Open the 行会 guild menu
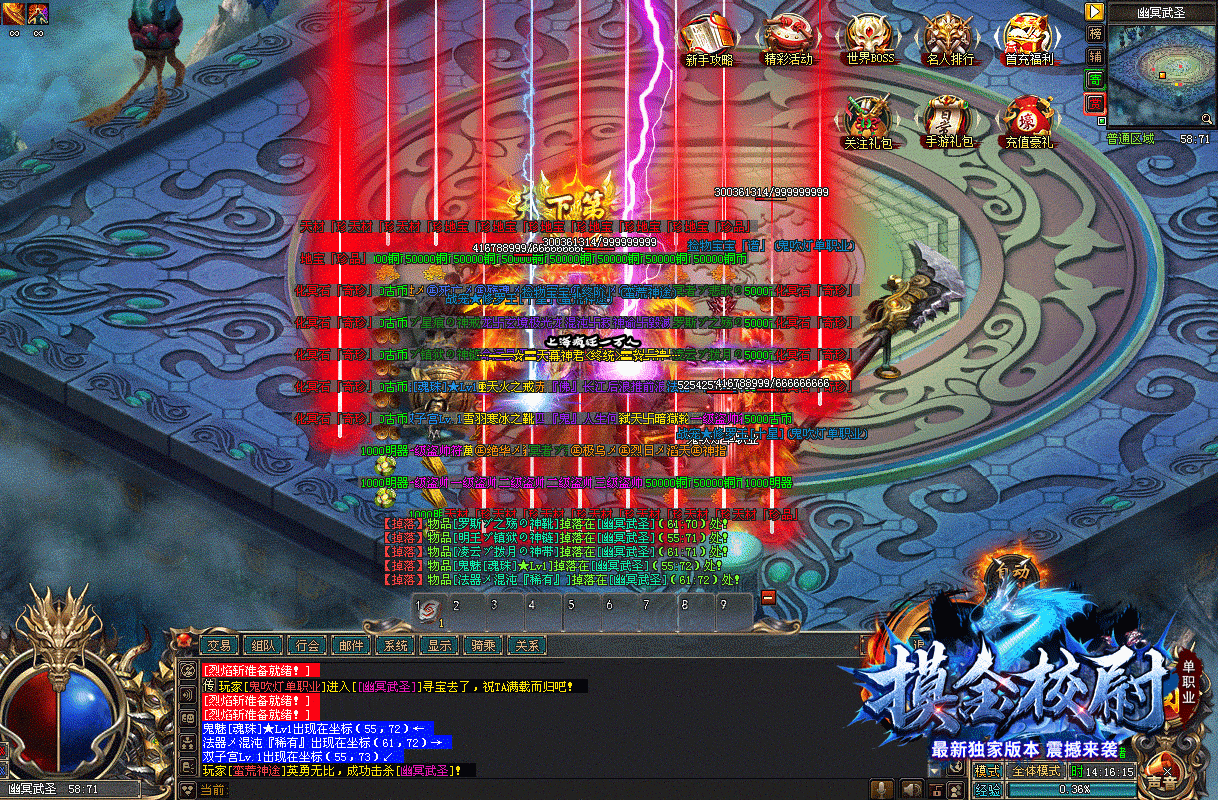 309,646
